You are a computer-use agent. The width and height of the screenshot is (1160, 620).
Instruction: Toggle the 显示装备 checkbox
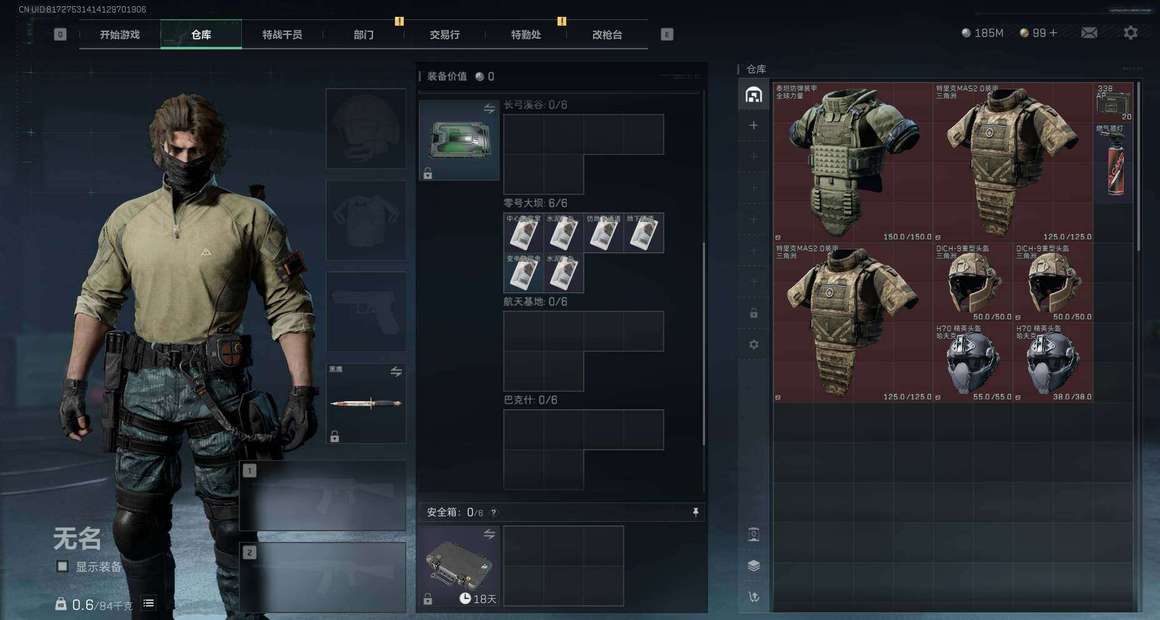63,567
